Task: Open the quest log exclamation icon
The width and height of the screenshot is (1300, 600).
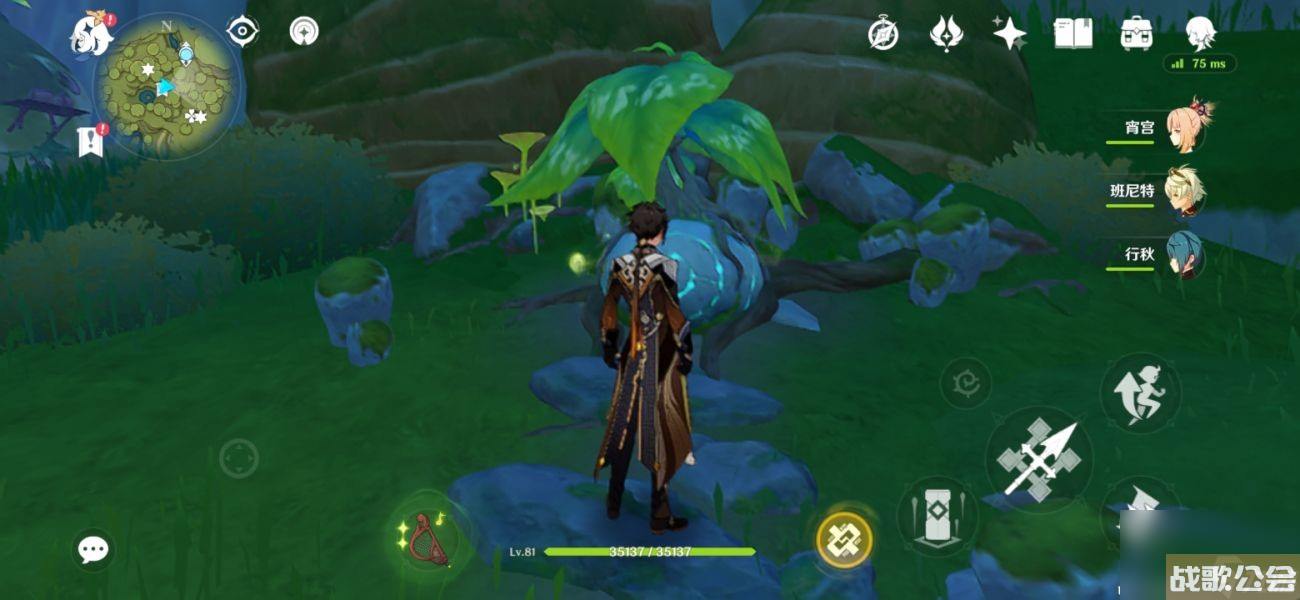Action: pyautogui.click(x=91, y=141)
